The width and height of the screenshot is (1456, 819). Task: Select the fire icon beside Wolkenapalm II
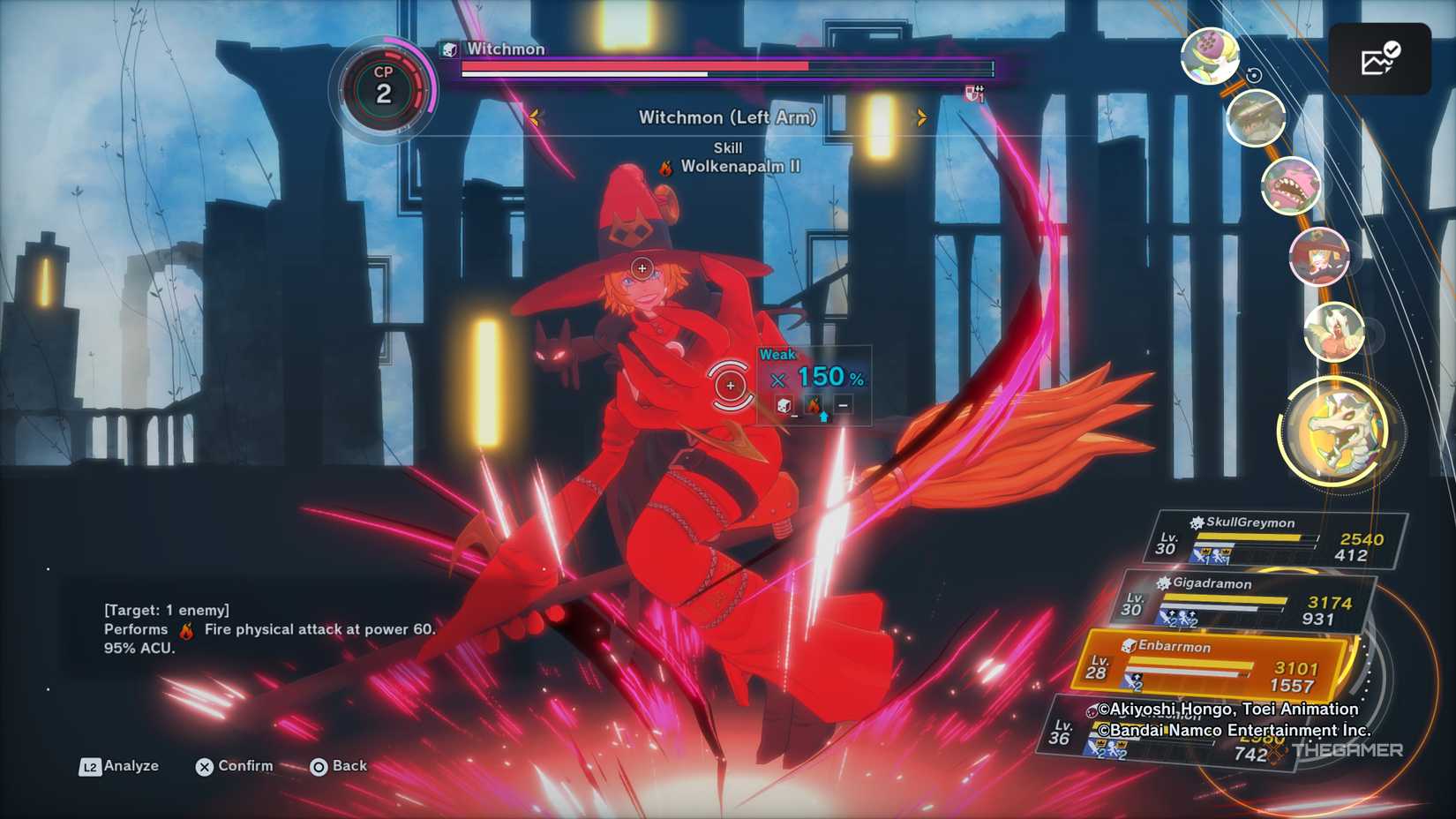pyautogui.click(x=664, y=166)
